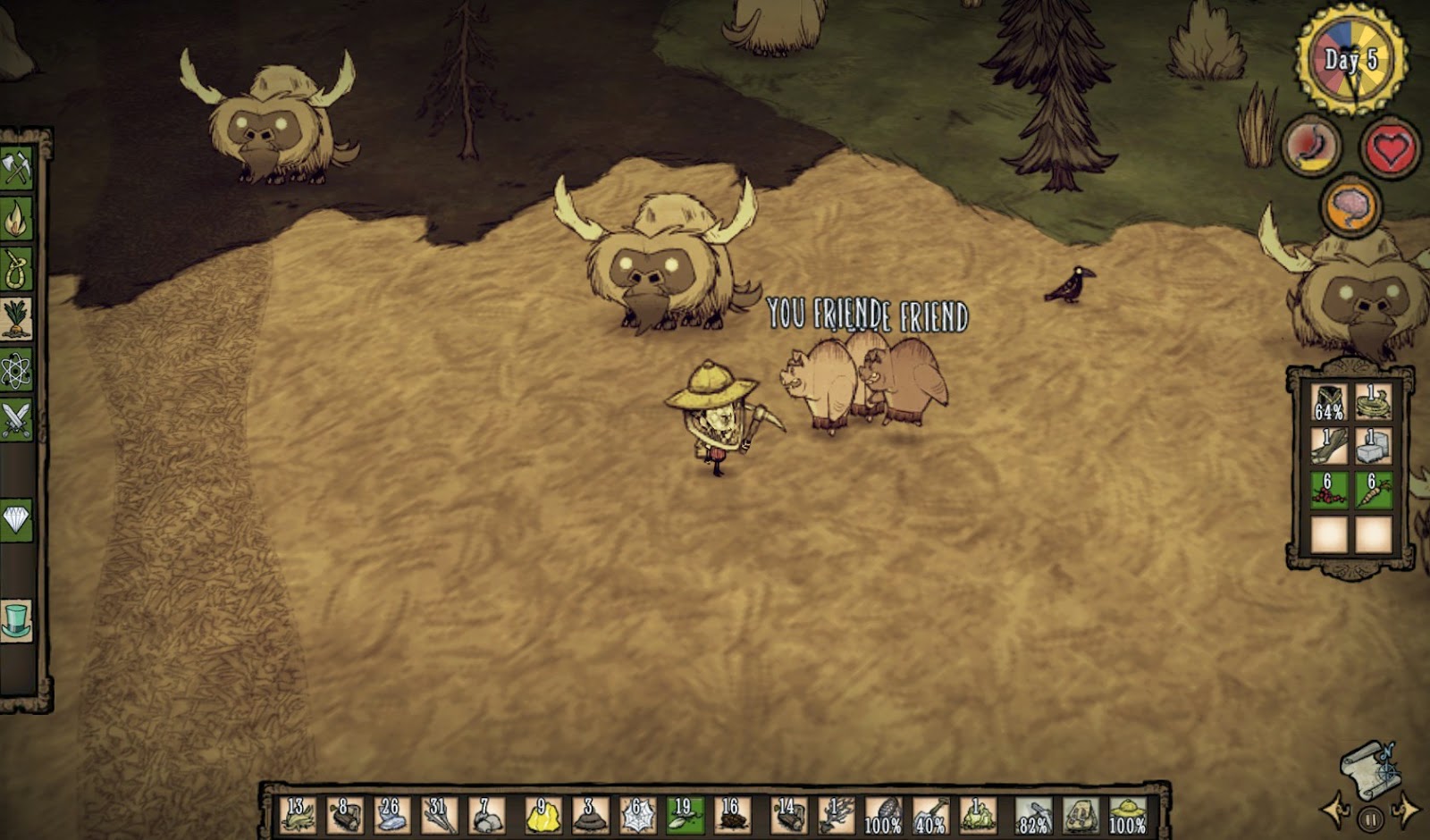This screenshot has width=1430, height=840.
Task: Select the cut stone in the backpack
Action: pyautogui.click(x=1373, y=445)
